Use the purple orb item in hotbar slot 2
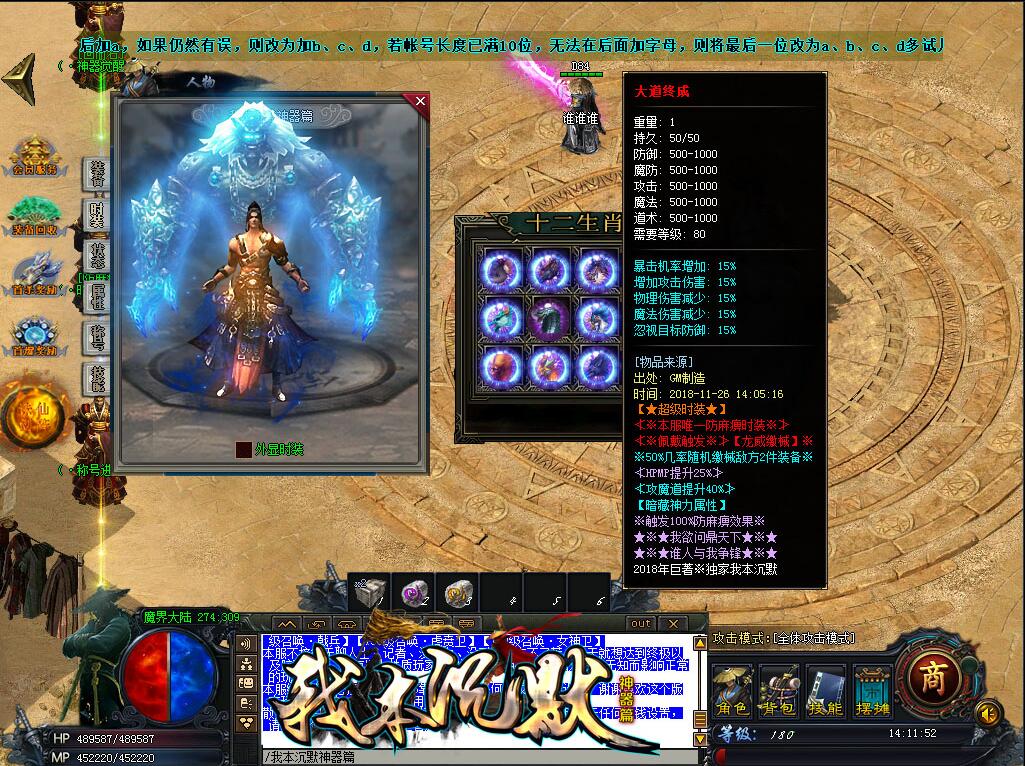The width and height of the screenshot is (1025, 766). coord(413,593)
